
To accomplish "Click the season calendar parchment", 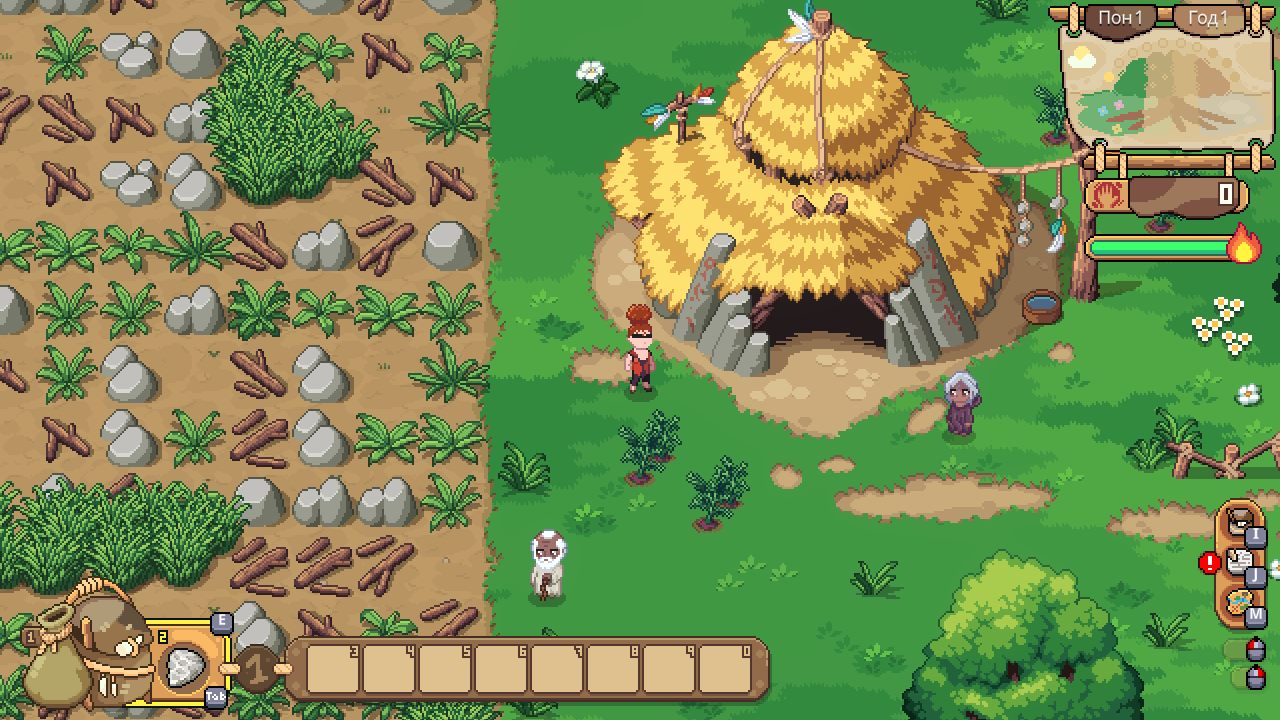I will [x=1160, y=92].
